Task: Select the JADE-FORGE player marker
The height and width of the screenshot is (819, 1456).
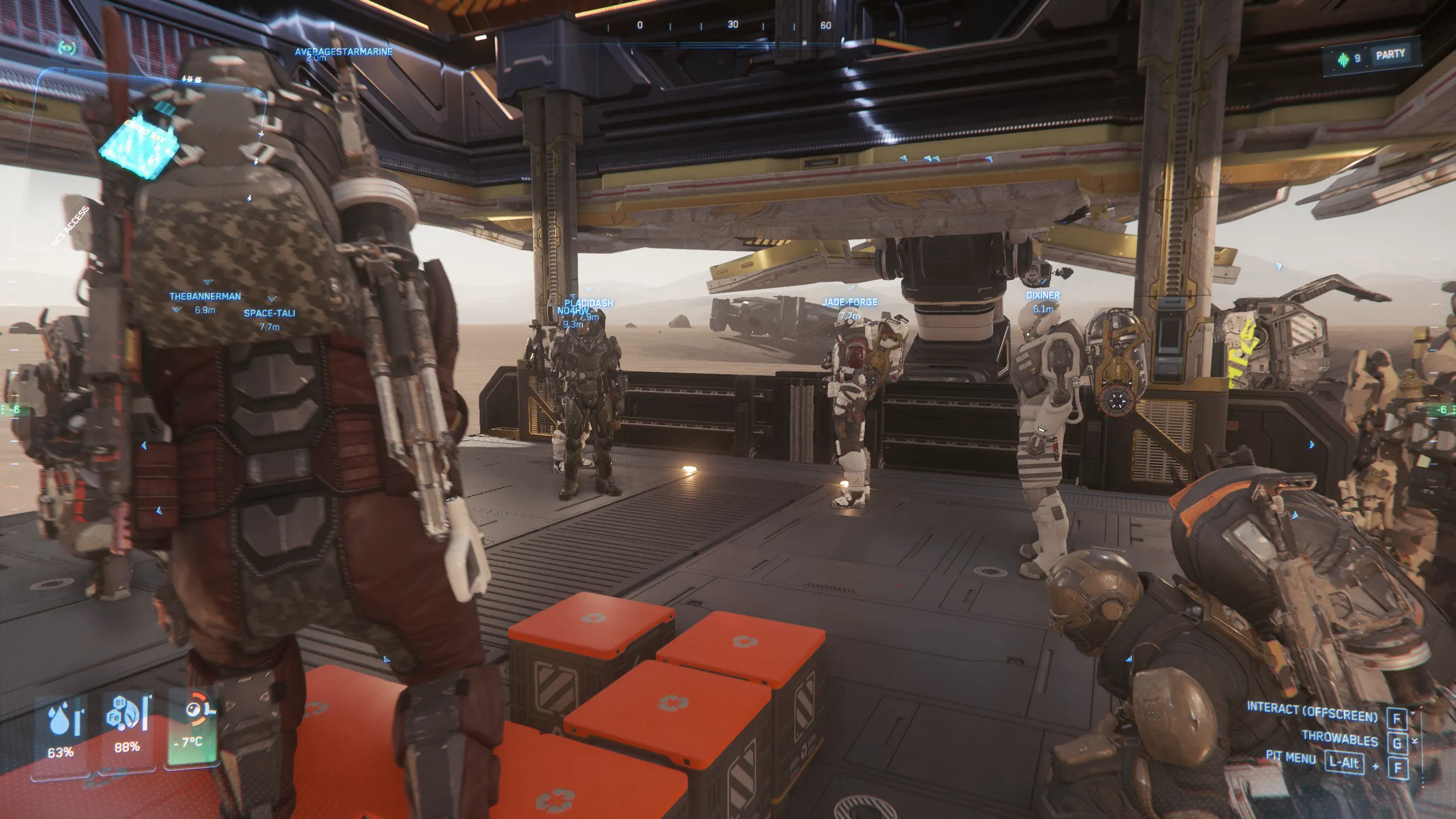Action: [x=850, y=303]
